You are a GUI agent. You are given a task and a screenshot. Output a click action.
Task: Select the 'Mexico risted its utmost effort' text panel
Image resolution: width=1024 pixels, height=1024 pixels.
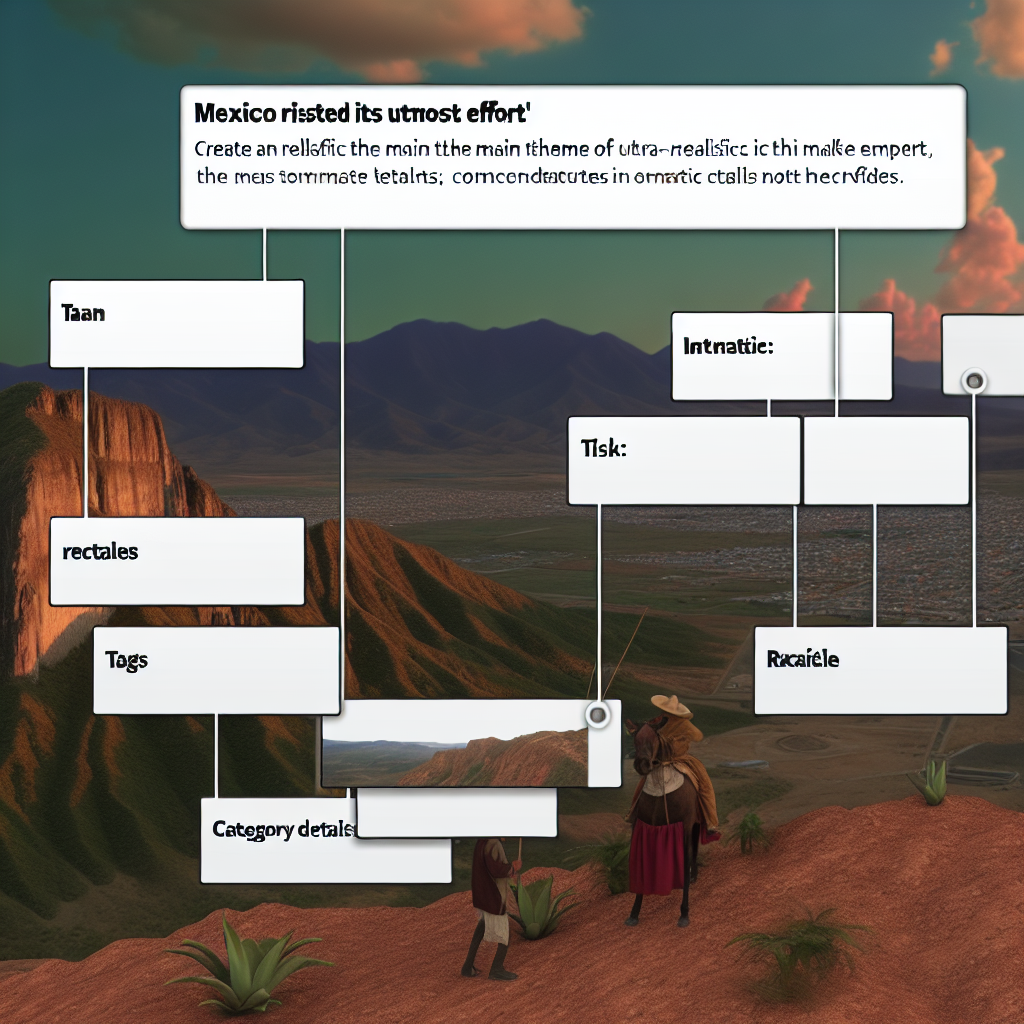[572, 157]
